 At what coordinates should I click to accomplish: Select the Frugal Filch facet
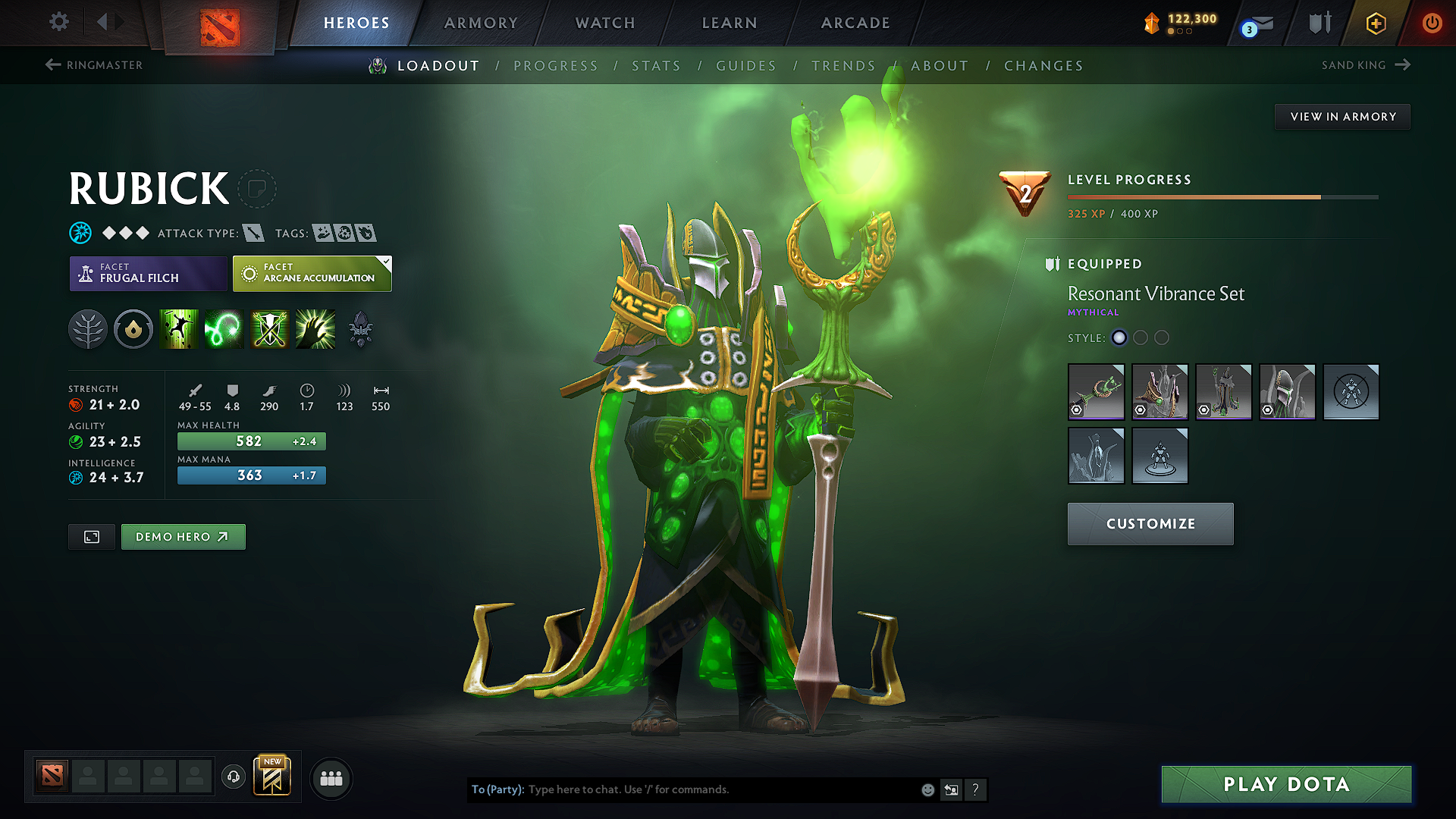pyautogui.click(x=147, y=273)
